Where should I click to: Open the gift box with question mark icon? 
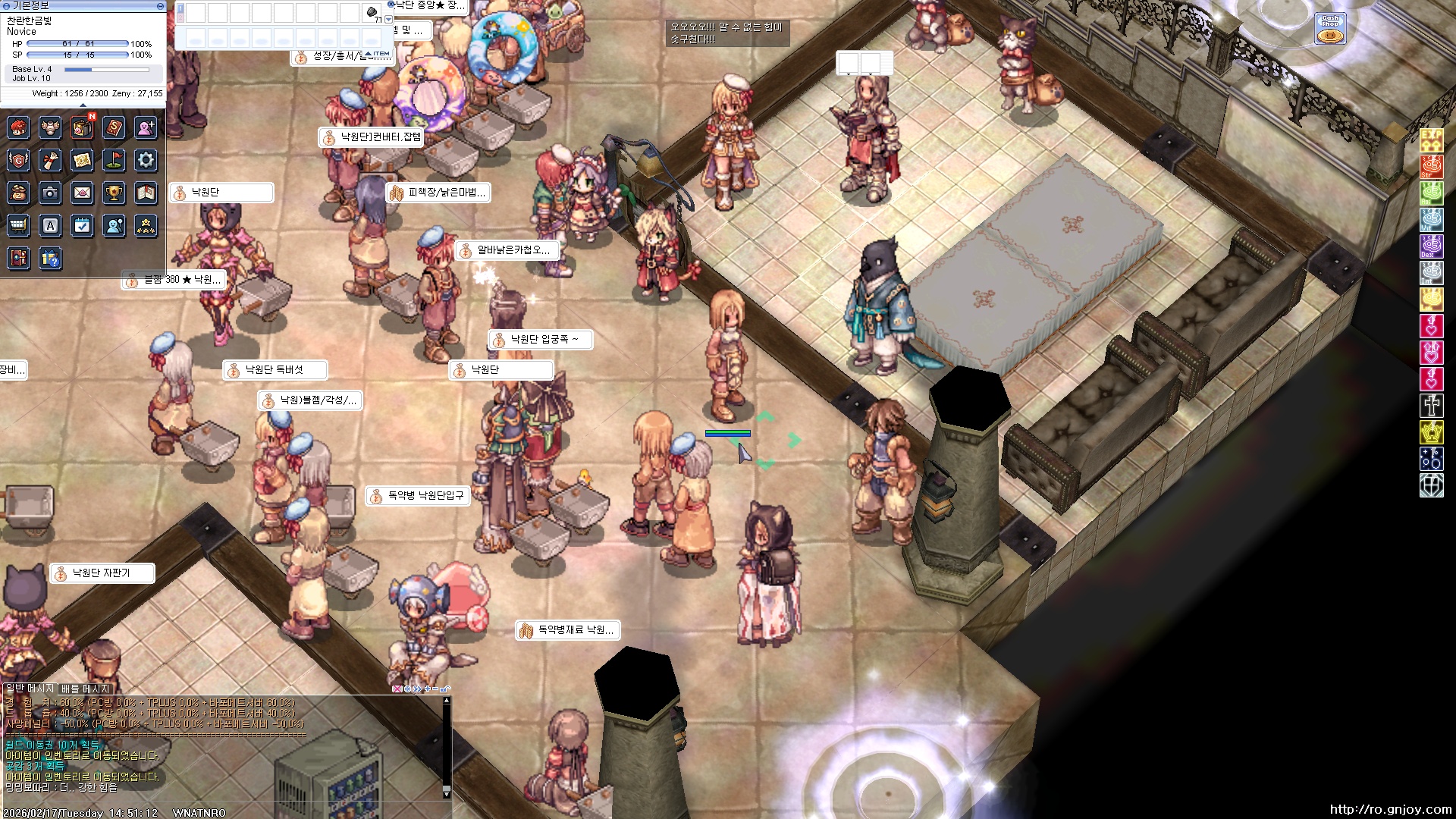pyautogui.click(x=50, y=259)
